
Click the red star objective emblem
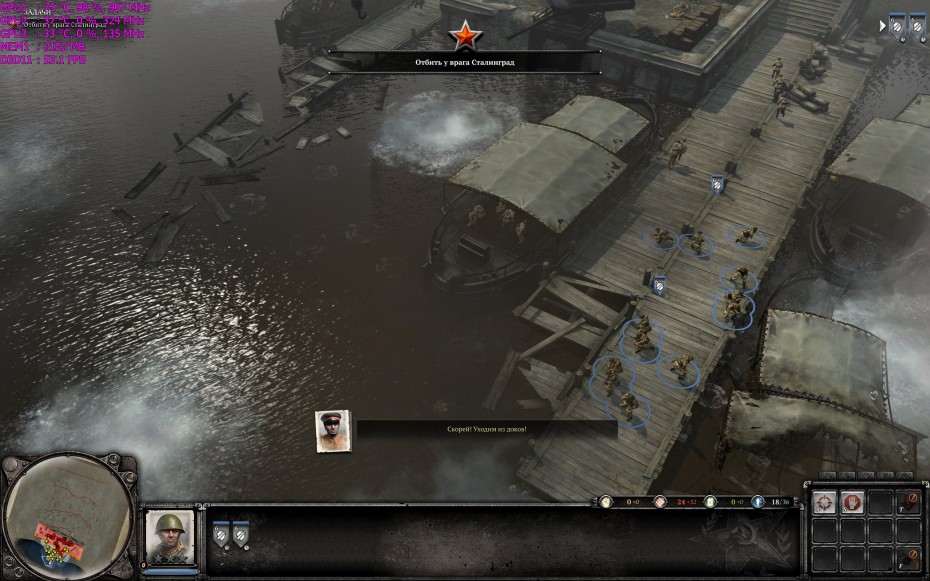point(465,36)
